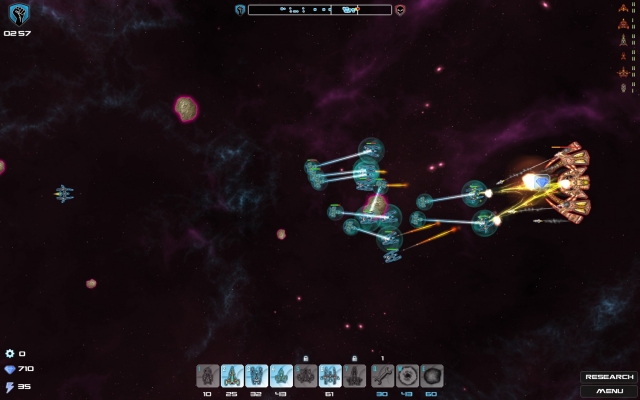Activate the asteroid ability costing 60
The image size is (640, 400).
[431, 376]
